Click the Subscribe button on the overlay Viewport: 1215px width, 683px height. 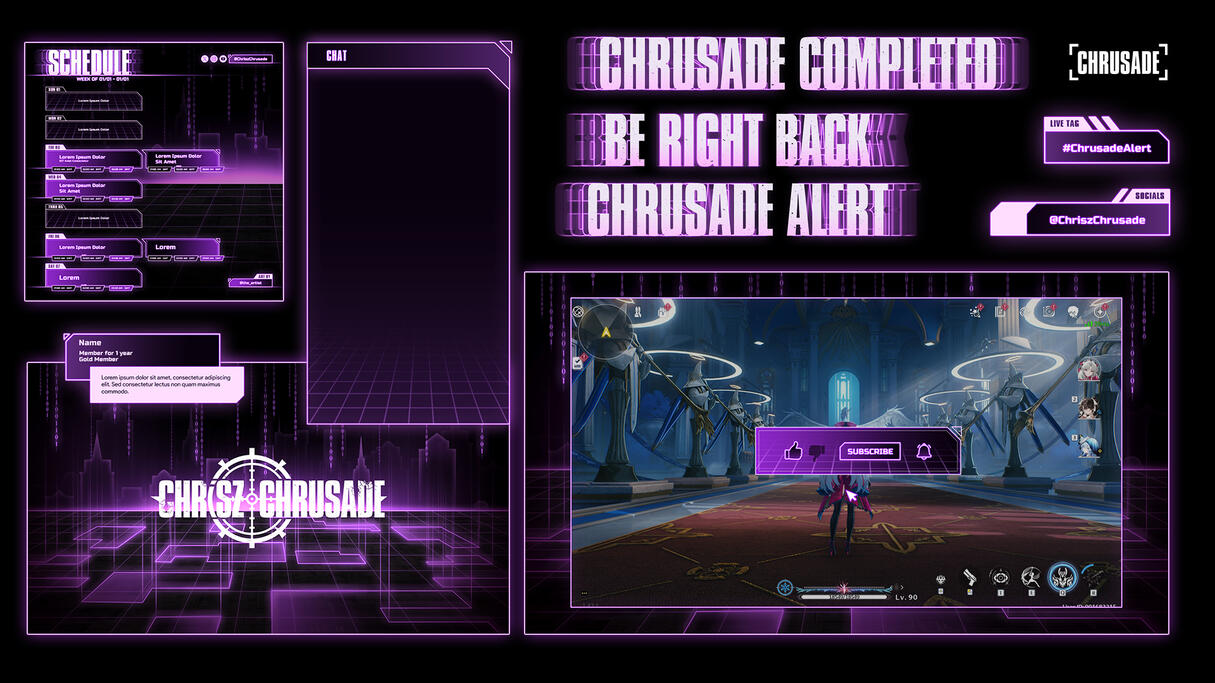[869, 451]
